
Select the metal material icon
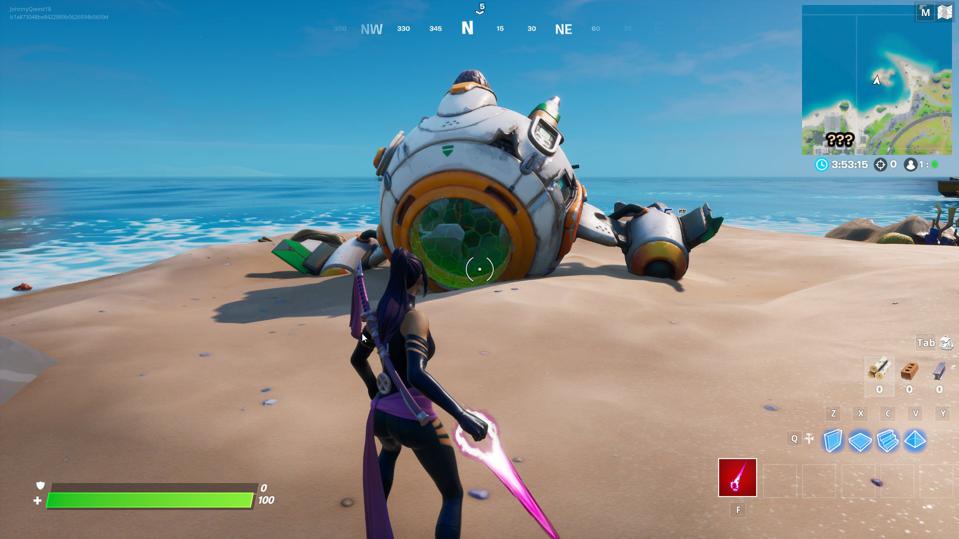pyautogui.click(x=938, y=371)
